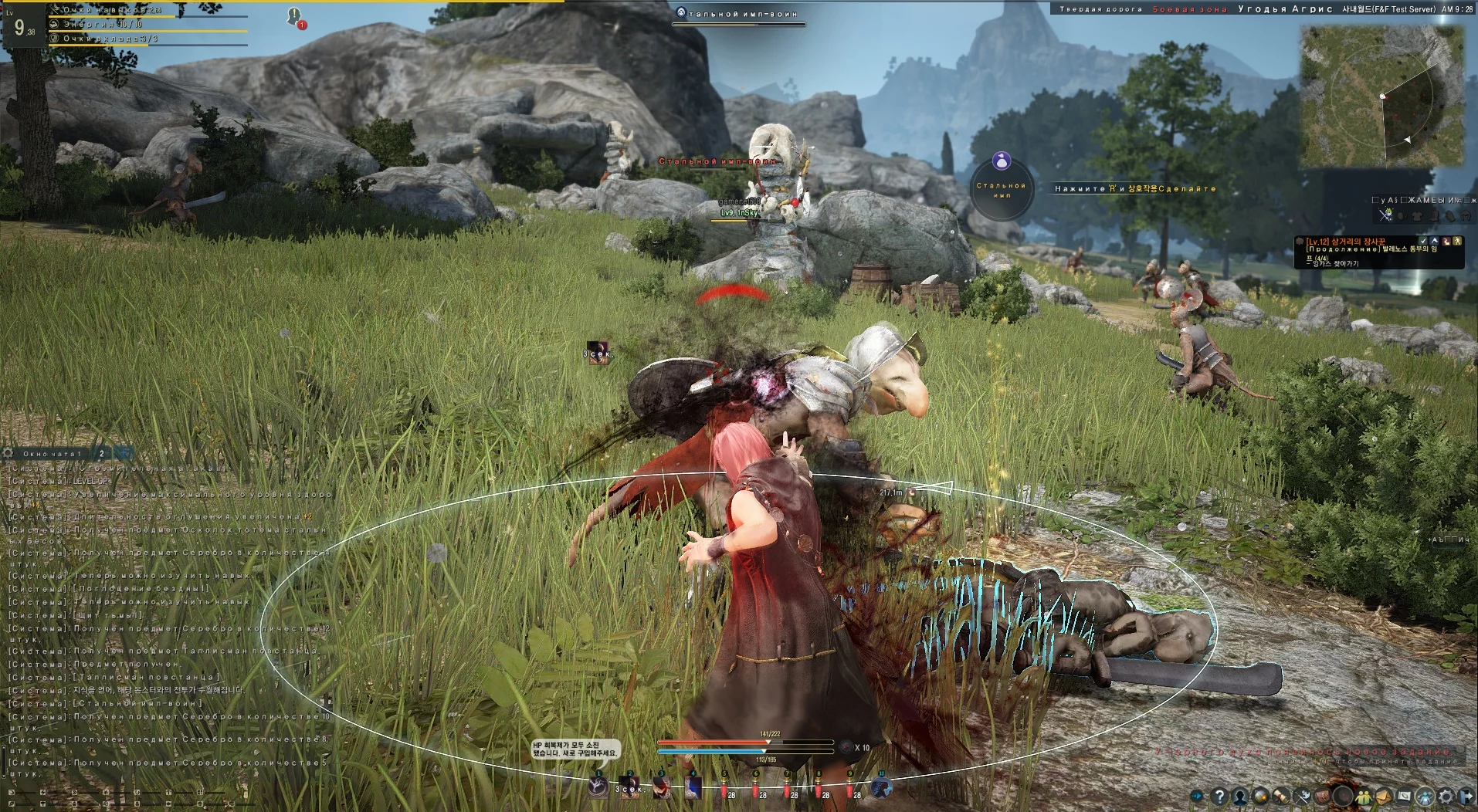Click the exit door arrow icon
The height and width of the screenshot is (812, 1478).
1466,796
